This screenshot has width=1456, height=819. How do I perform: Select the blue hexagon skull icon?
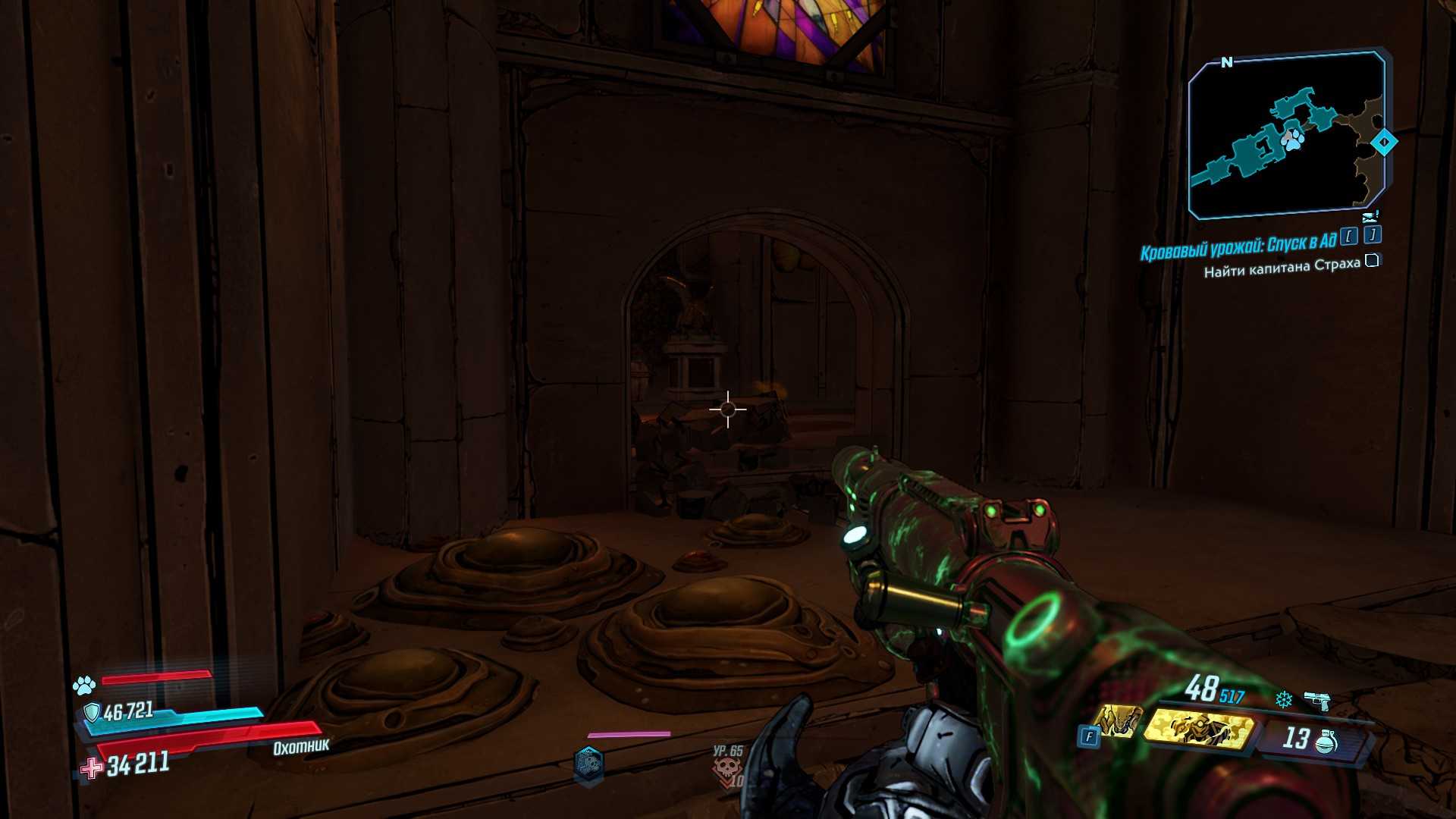589,763
